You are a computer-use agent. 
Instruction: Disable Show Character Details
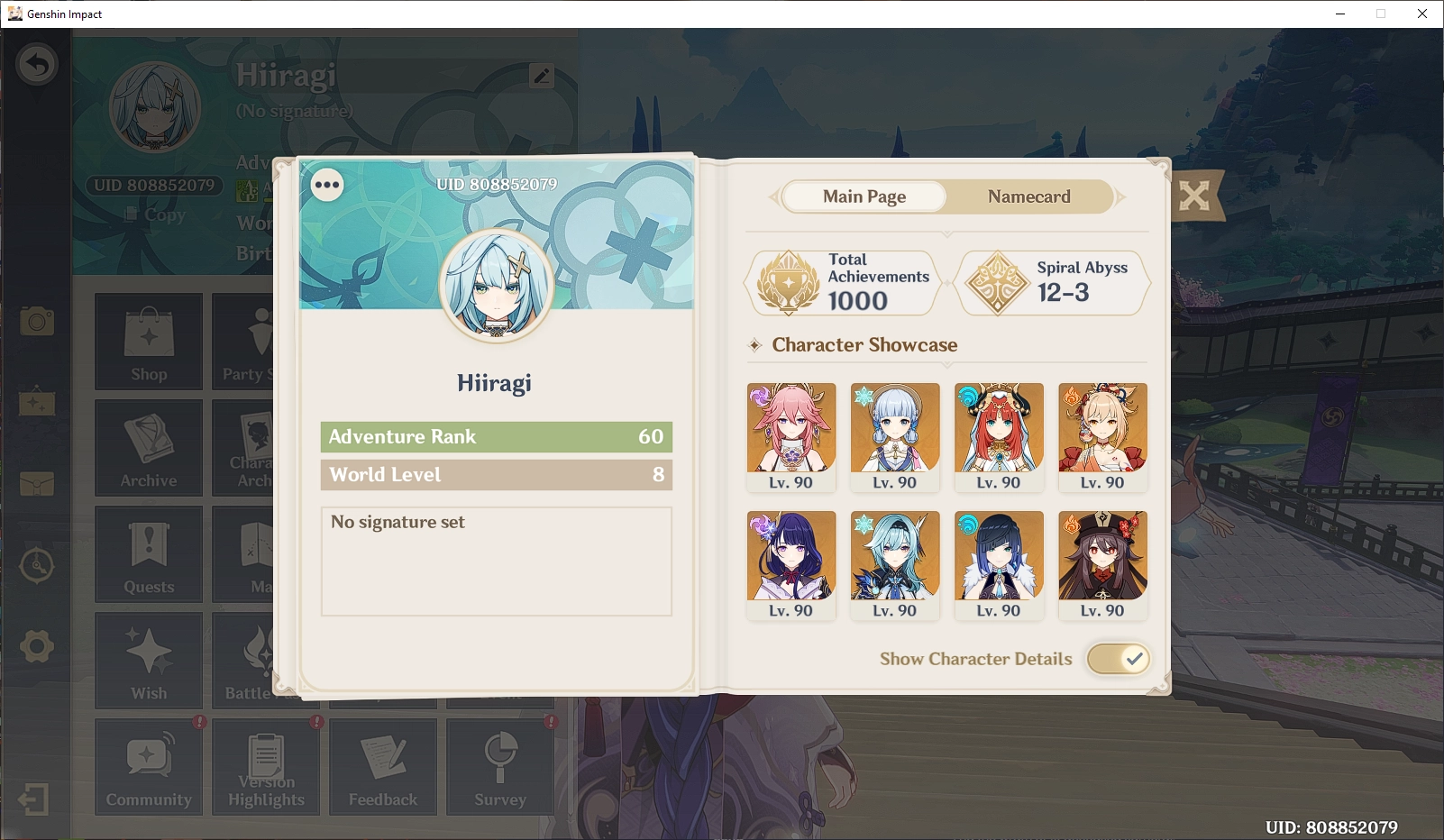click(1119, 659)
